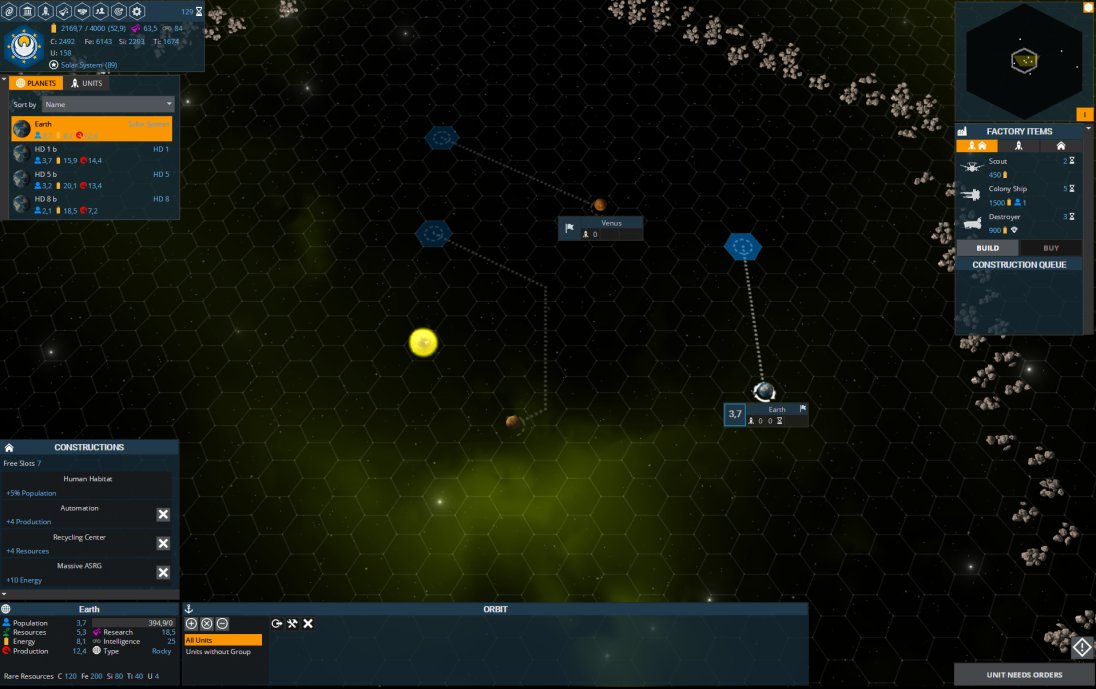Open the settings gear icon
The width and height of the screenshot is (1096, 689).
[x=138, y=11]
